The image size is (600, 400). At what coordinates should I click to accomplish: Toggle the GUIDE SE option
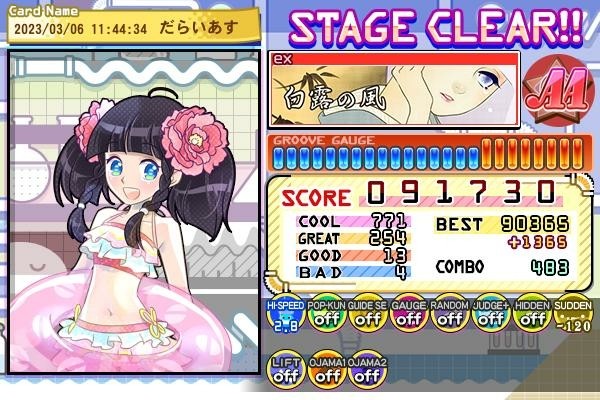(x=366, y=317)
